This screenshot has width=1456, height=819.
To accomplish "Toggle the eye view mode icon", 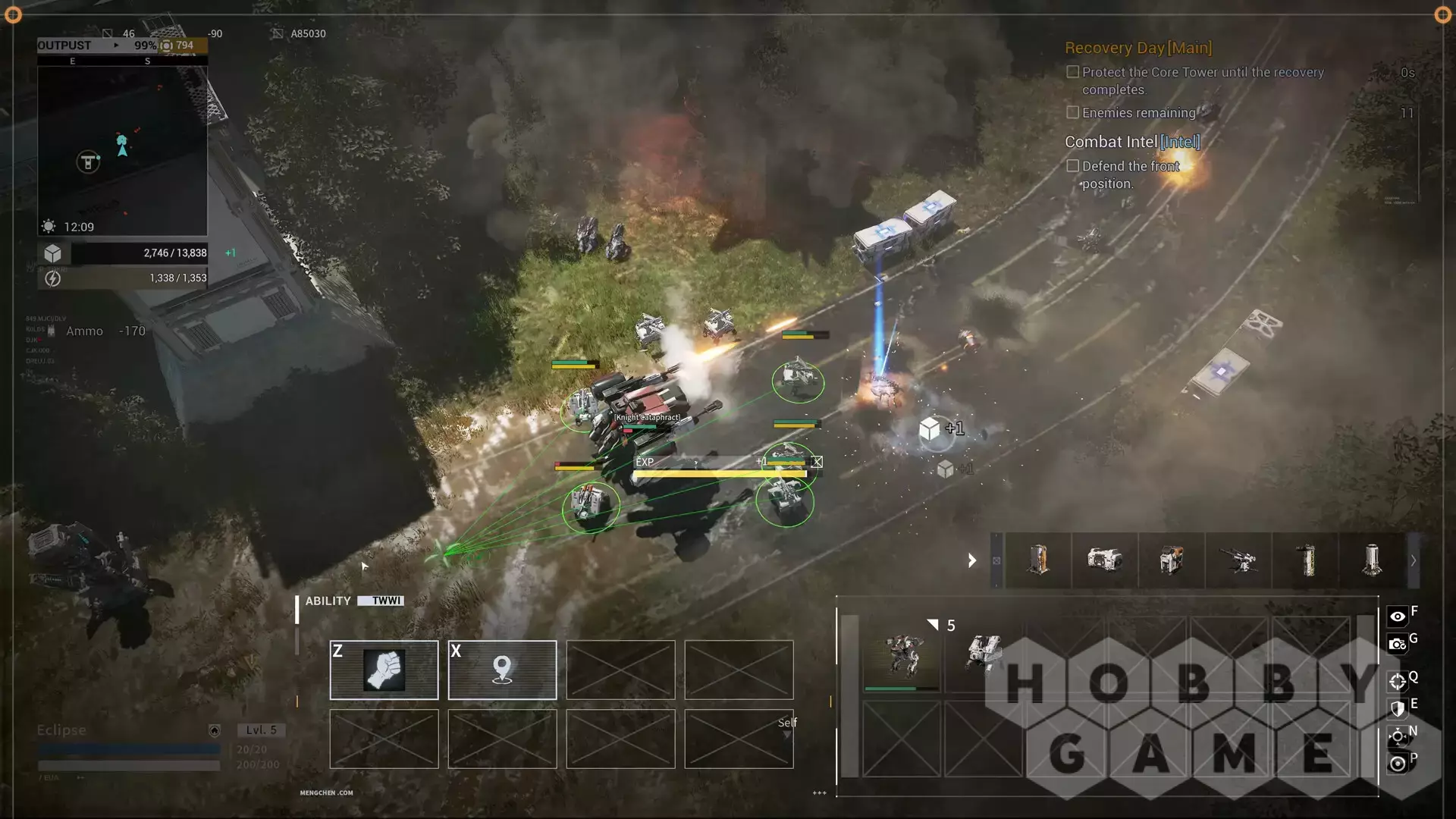I will point(1397,617).
